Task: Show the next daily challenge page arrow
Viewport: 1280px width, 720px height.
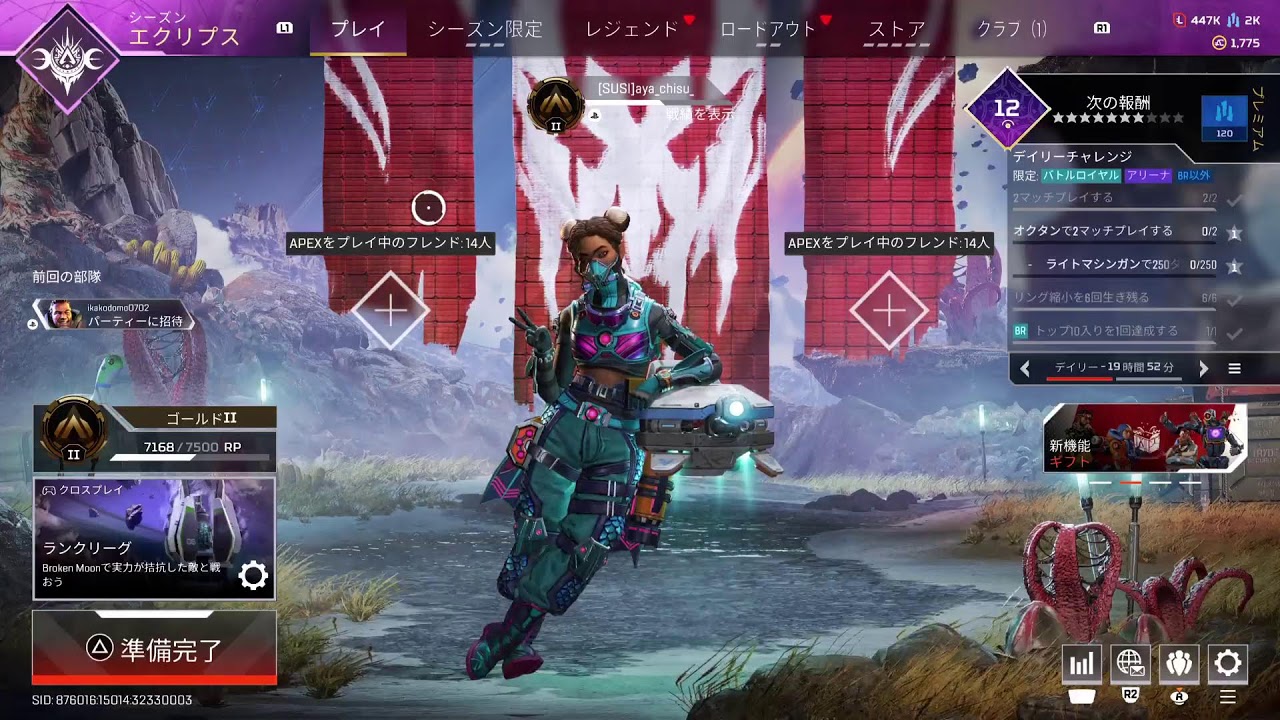Action: (x=1203, y=369)
